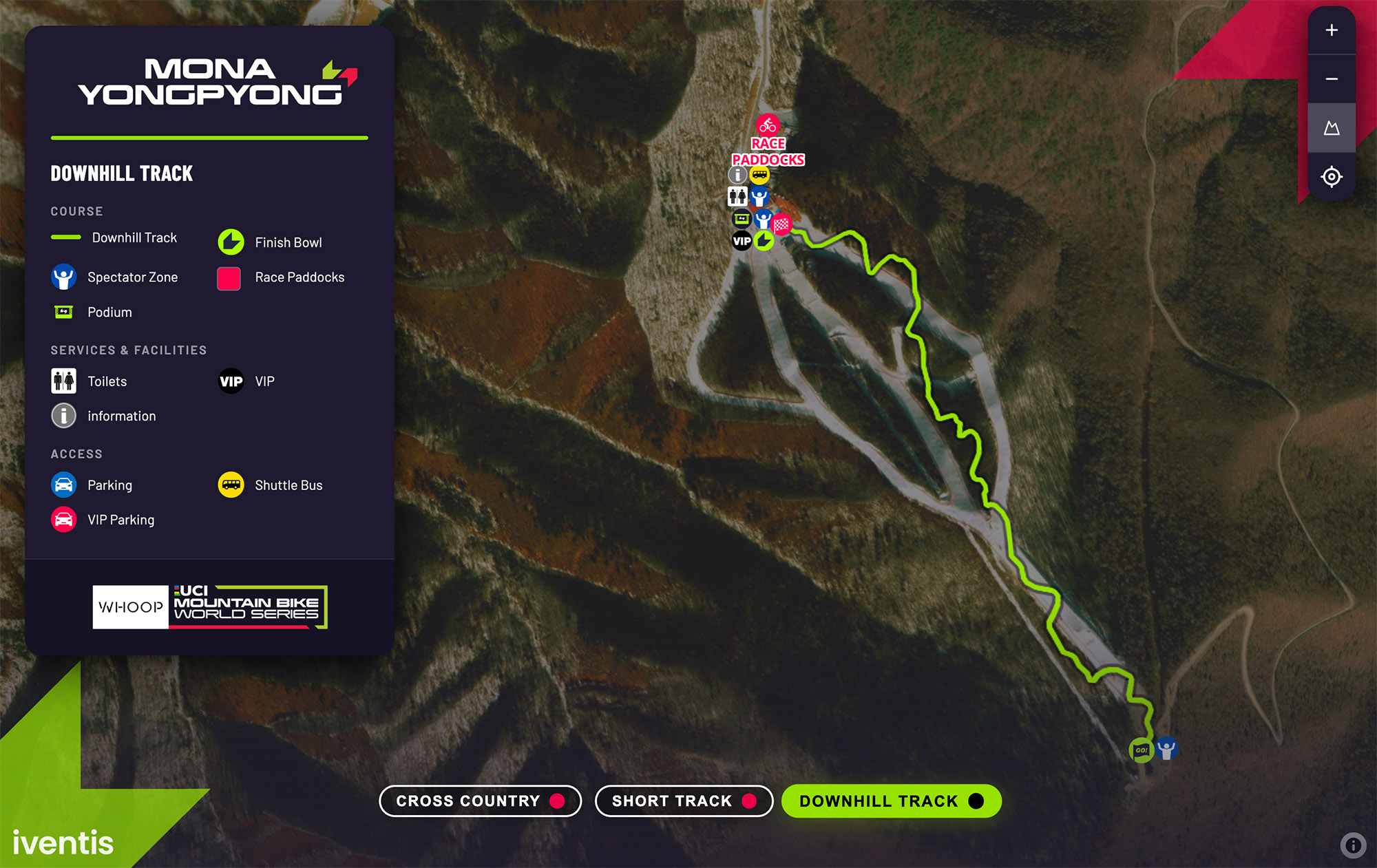The image size is (1377, 868).
Task: Click the black VIP marker on the map
Action: [742, 241]
